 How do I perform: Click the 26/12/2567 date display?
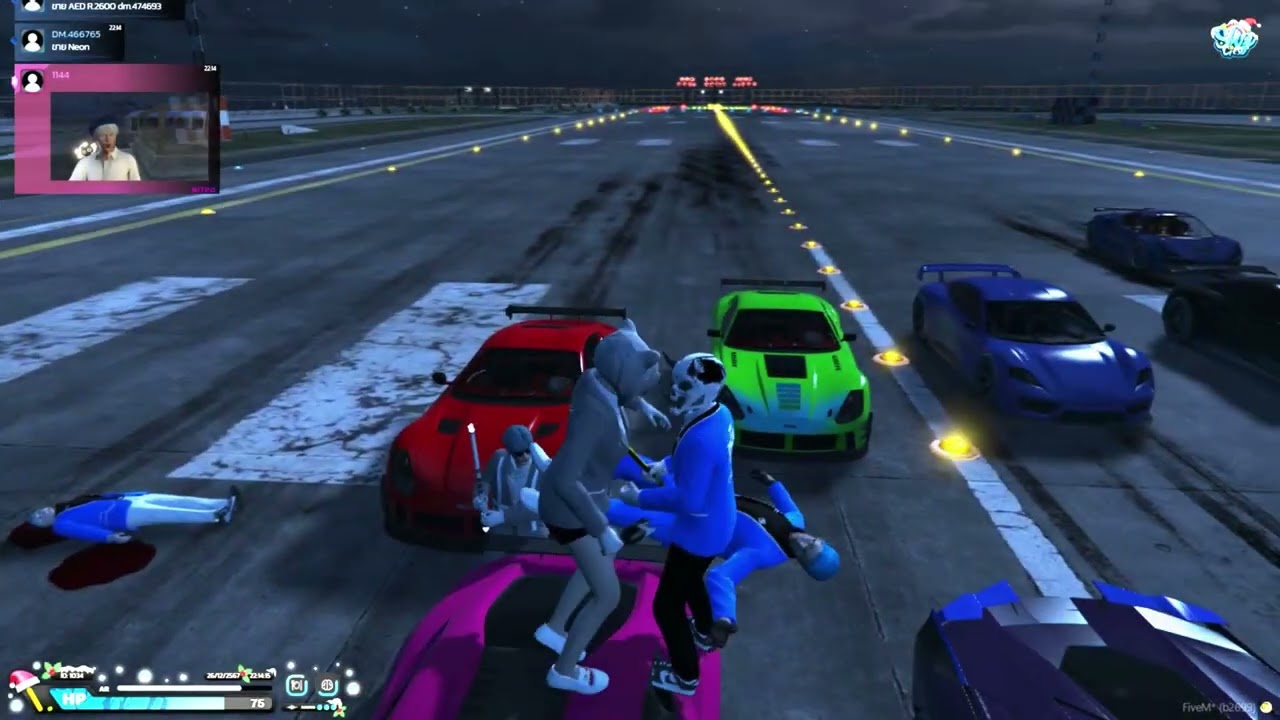[x=222, y=676]
